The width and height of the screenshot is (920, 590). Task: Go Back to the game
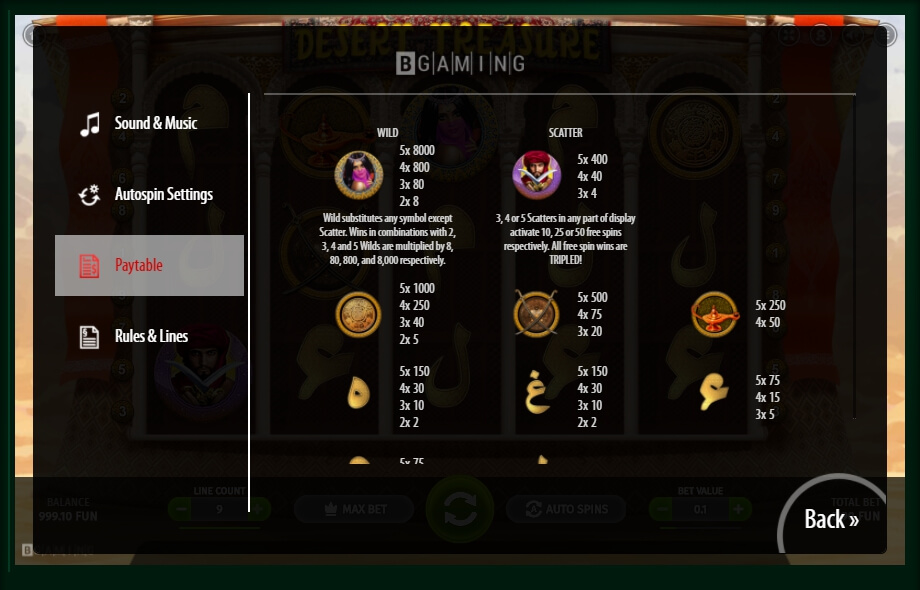(x=831, y=519)
